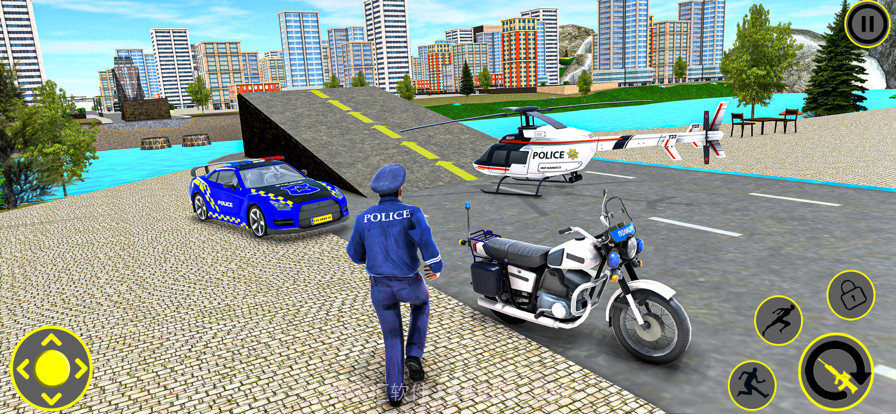Tap the yellow movement joystick
The height and width of the screenshot is (414, 896).
click(51, 368)
